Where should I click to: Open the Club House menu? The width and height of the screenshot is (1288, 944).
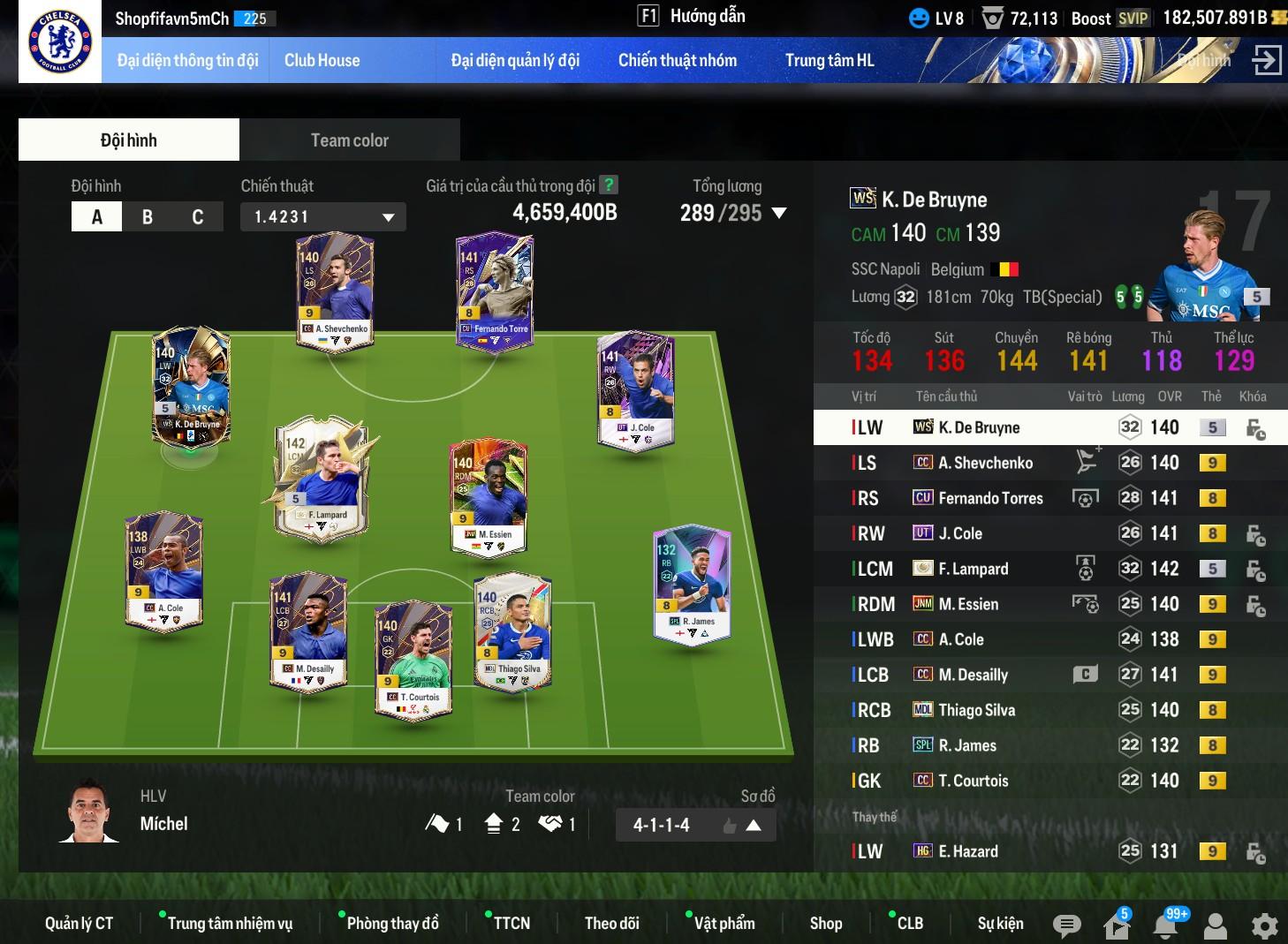click(x=322, y=61)
